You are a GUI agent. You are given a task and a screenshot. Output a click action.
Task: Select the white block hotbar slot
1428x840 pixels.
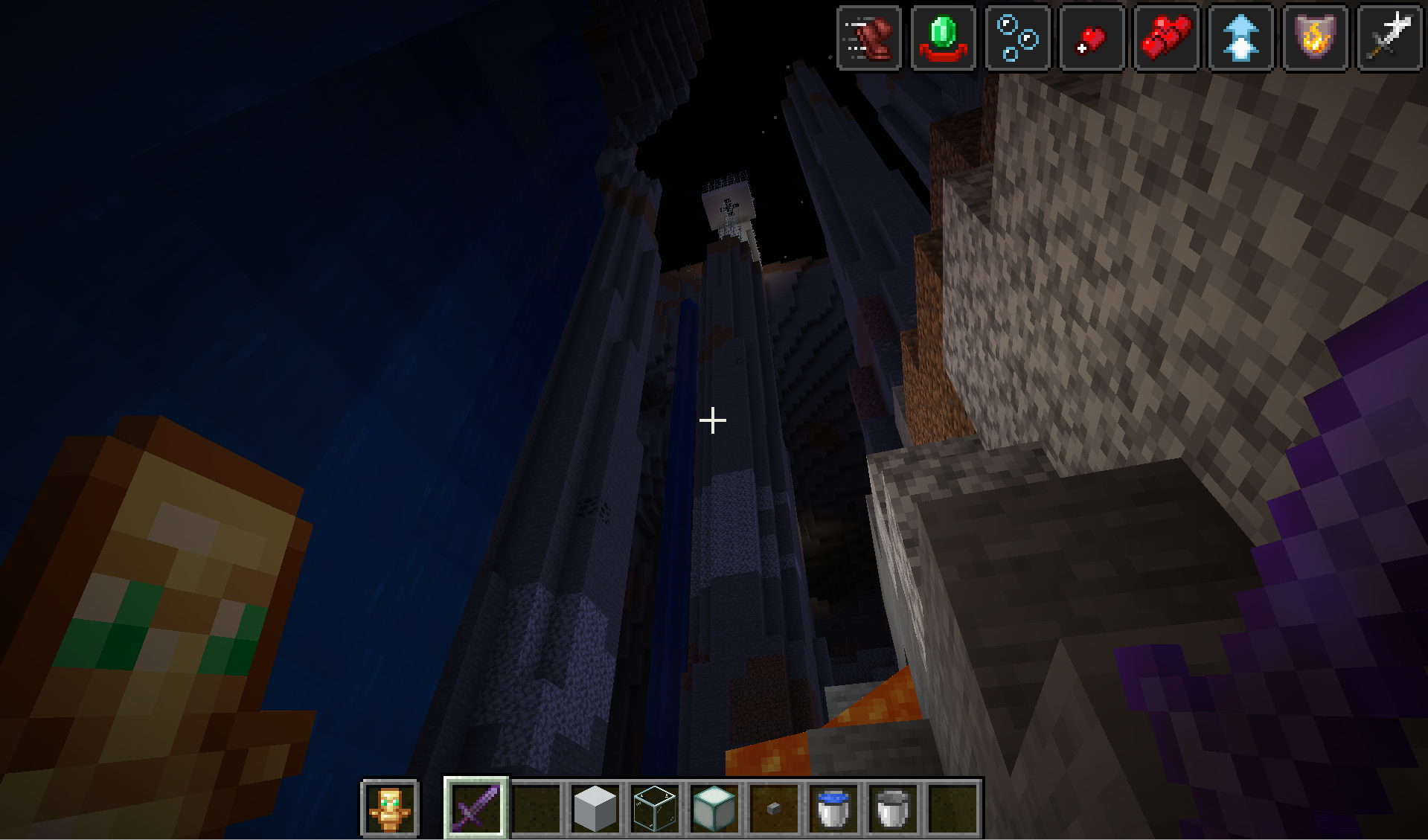coord(595,807)
